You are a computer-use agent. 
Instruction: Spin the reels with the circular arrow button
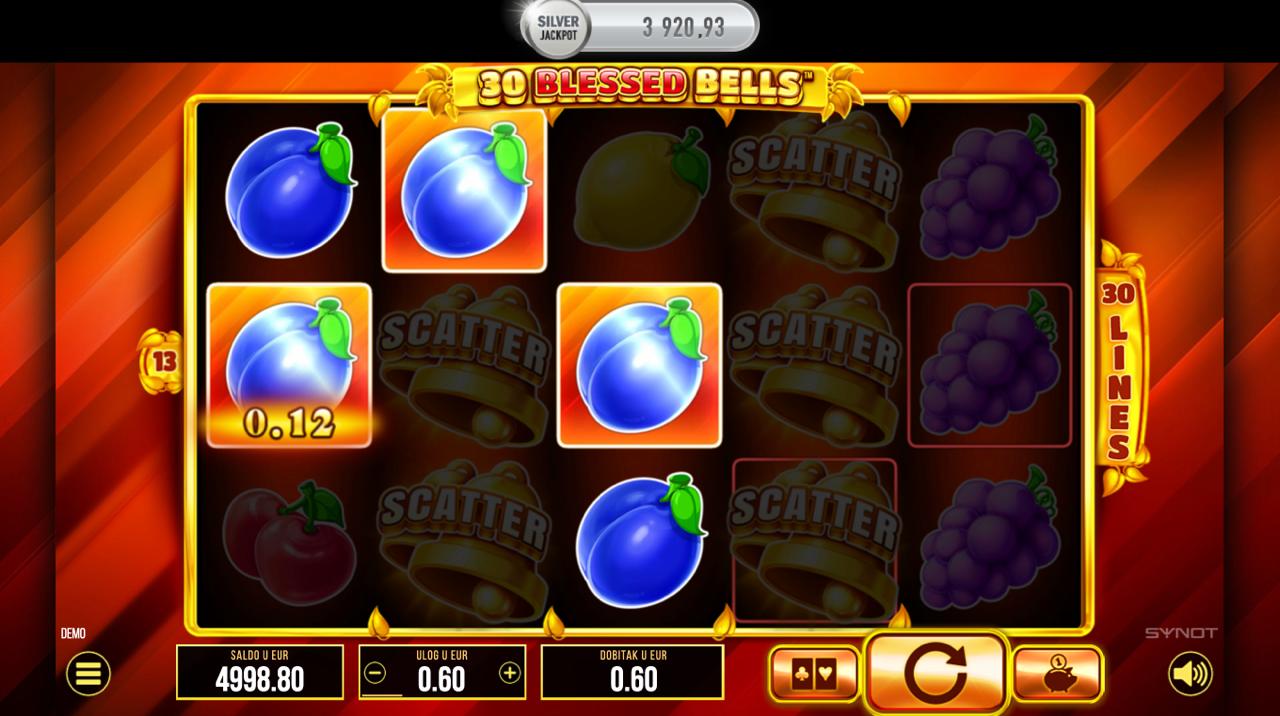935,674
